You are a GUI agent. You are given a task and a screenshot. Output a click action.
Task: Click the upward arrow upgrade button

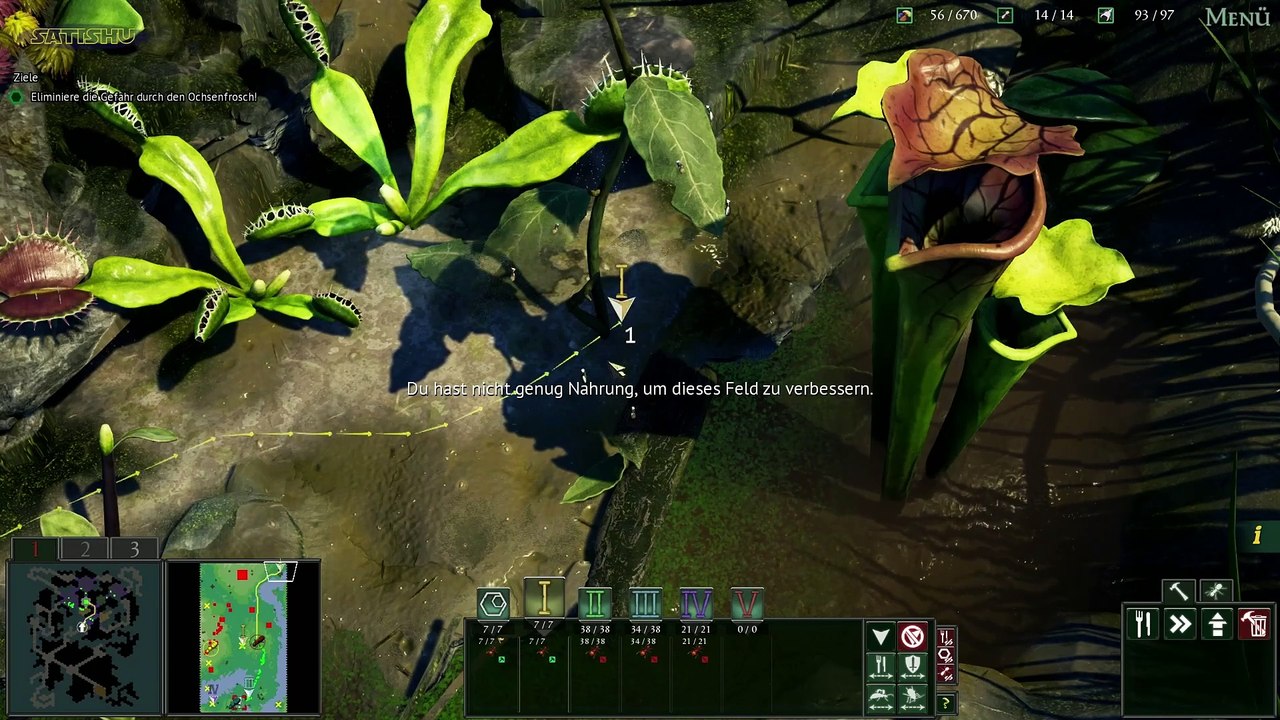pyautogui.click(x=1217, y=624)
